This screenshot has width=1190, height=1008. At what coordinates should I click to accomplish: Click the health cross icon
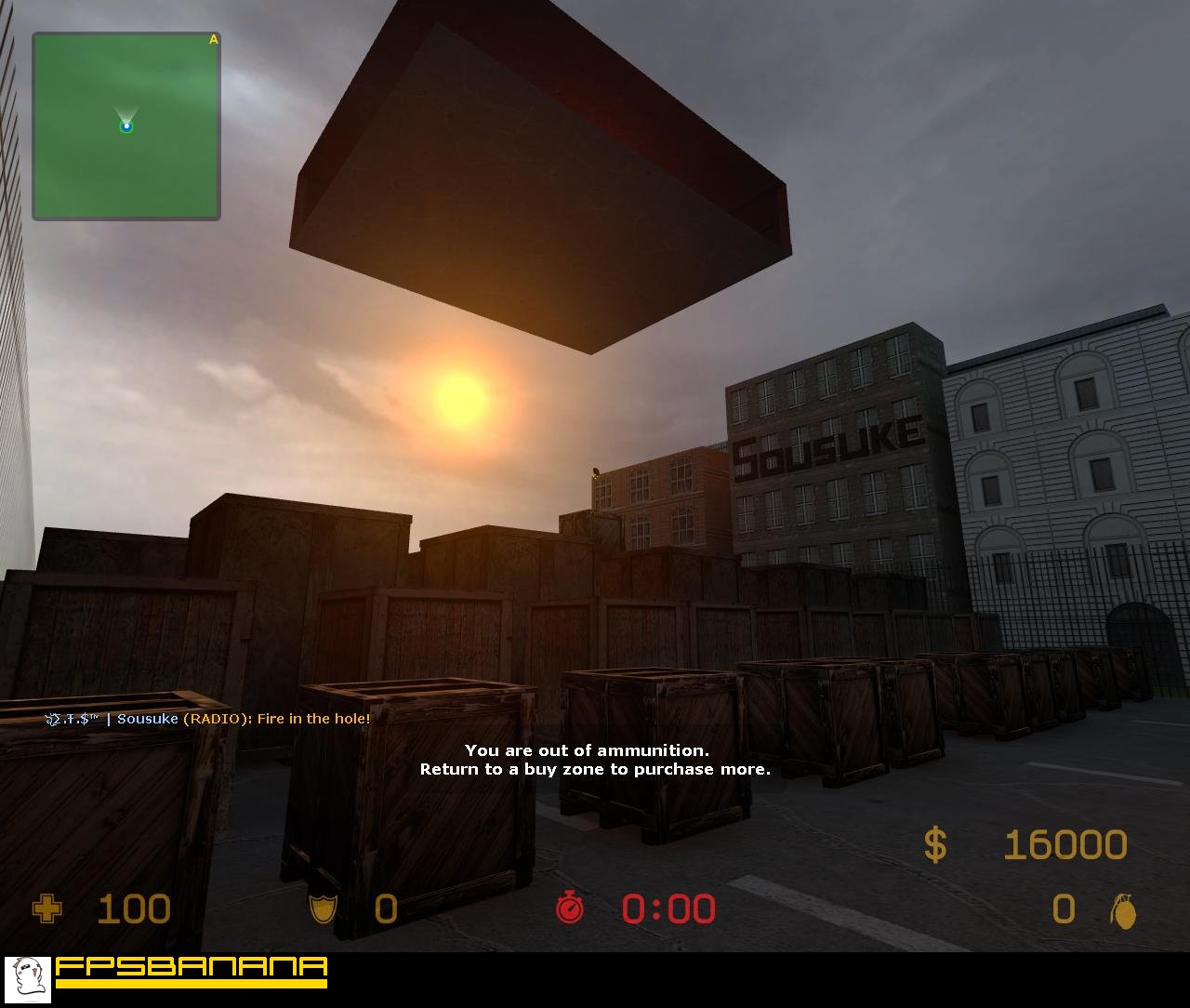coord(46,909)
